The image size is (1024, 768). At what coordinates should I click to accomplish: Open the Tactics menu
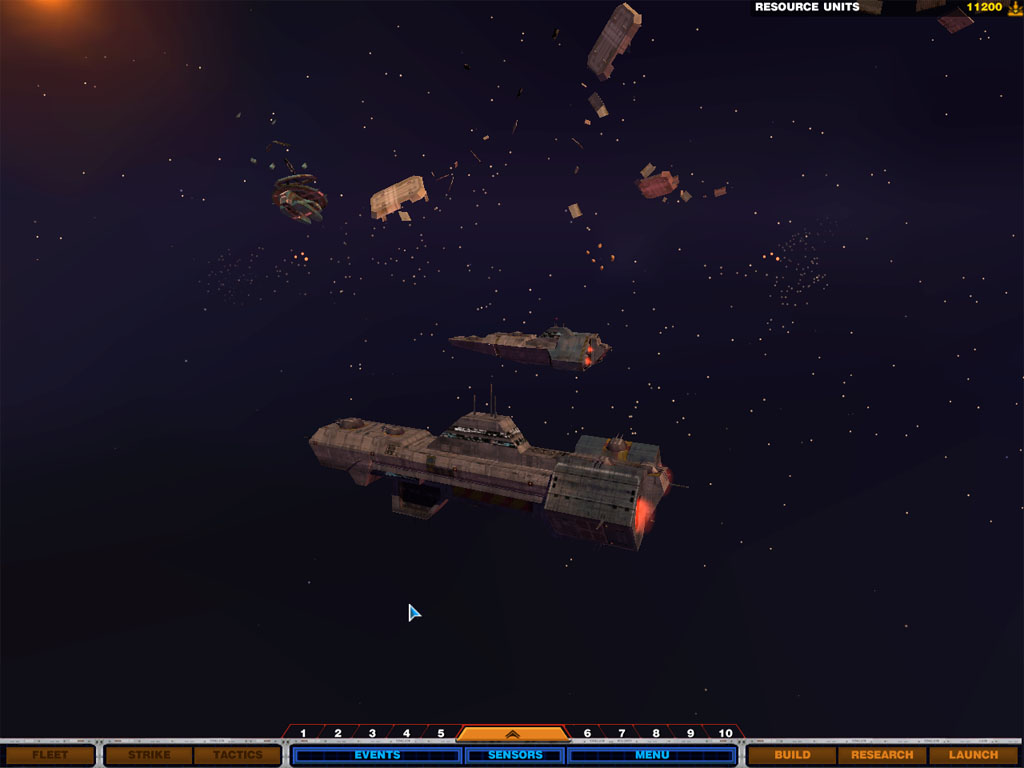(237, 755)
